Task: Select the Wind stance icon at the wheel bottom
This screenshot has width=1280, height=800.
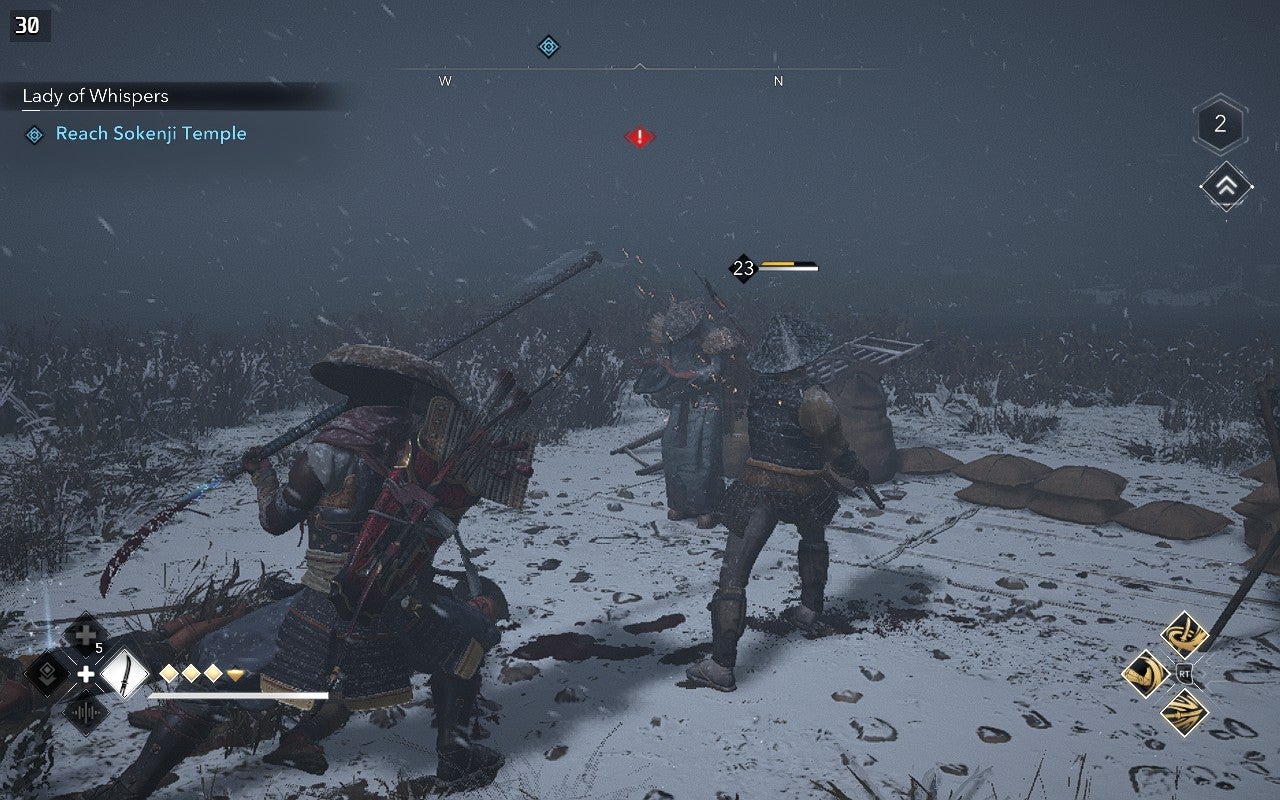Action: [x=1185, y=710]
